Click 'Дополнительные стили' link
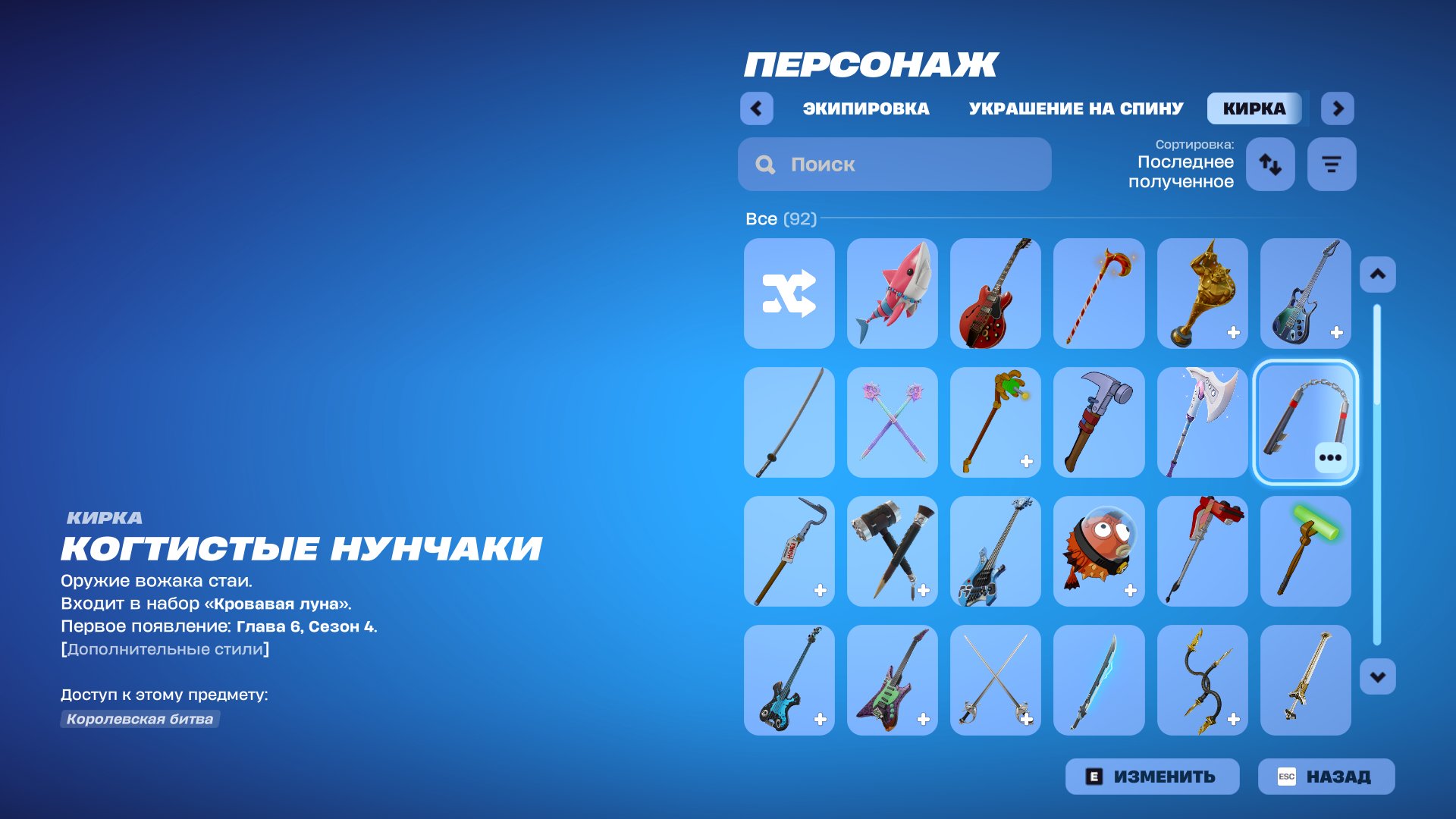Image resolution: width=1456 pixels, height=819 pixels. [165, 649]
